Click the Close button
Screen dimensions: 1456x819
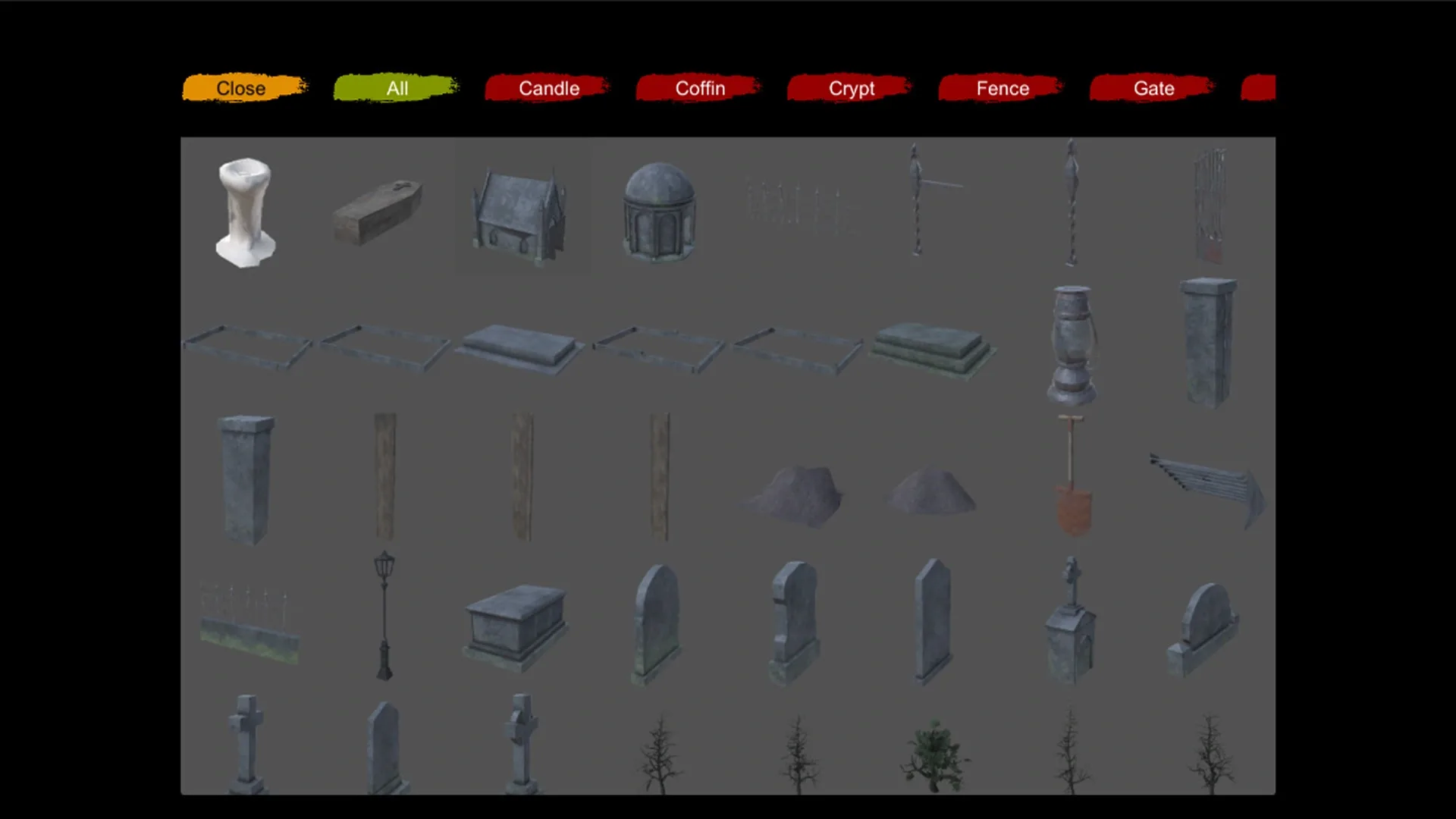(241, 88)
